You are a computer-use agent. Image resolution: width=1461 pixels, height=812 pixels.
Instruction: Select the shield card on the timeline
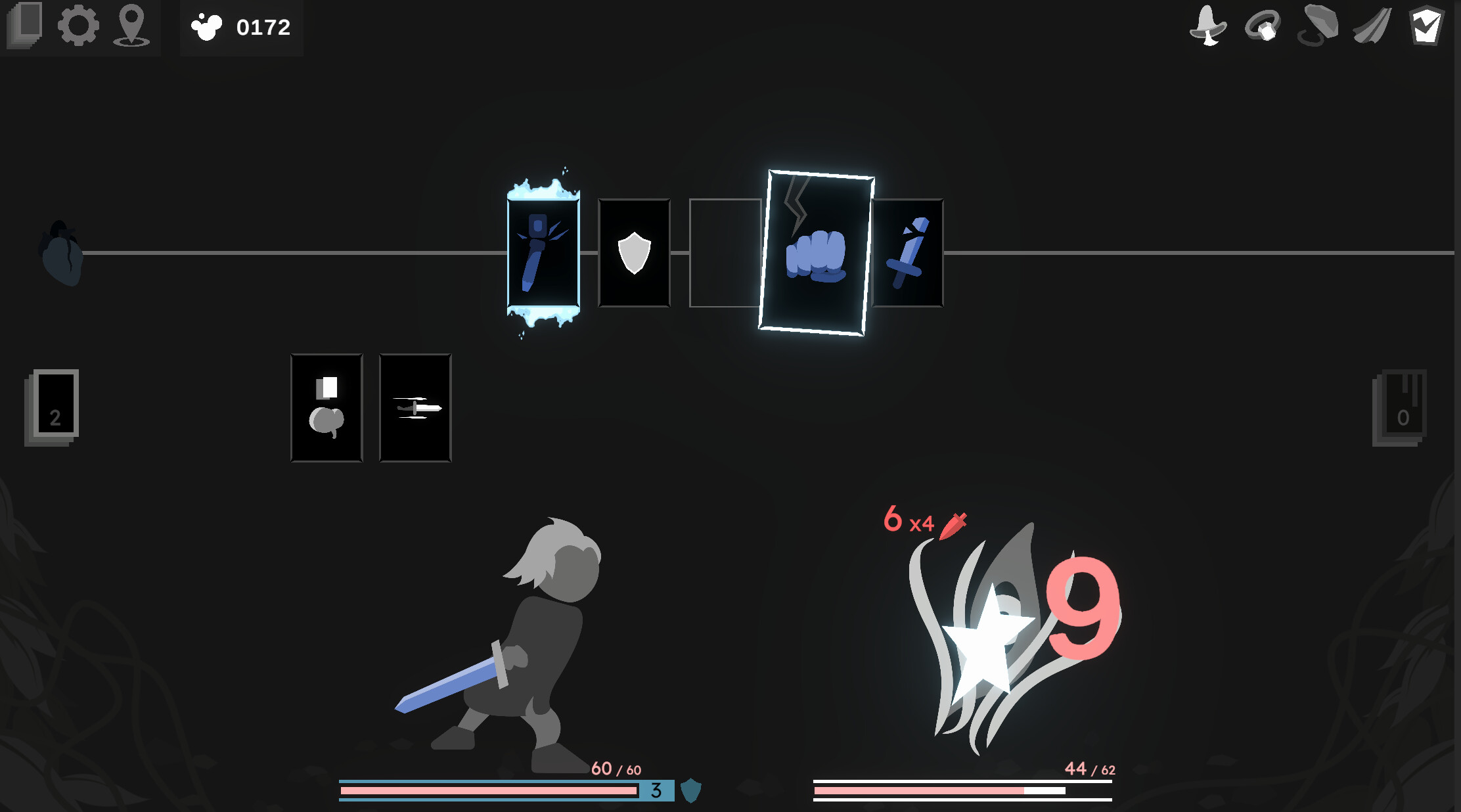click(x=633, y=252)
